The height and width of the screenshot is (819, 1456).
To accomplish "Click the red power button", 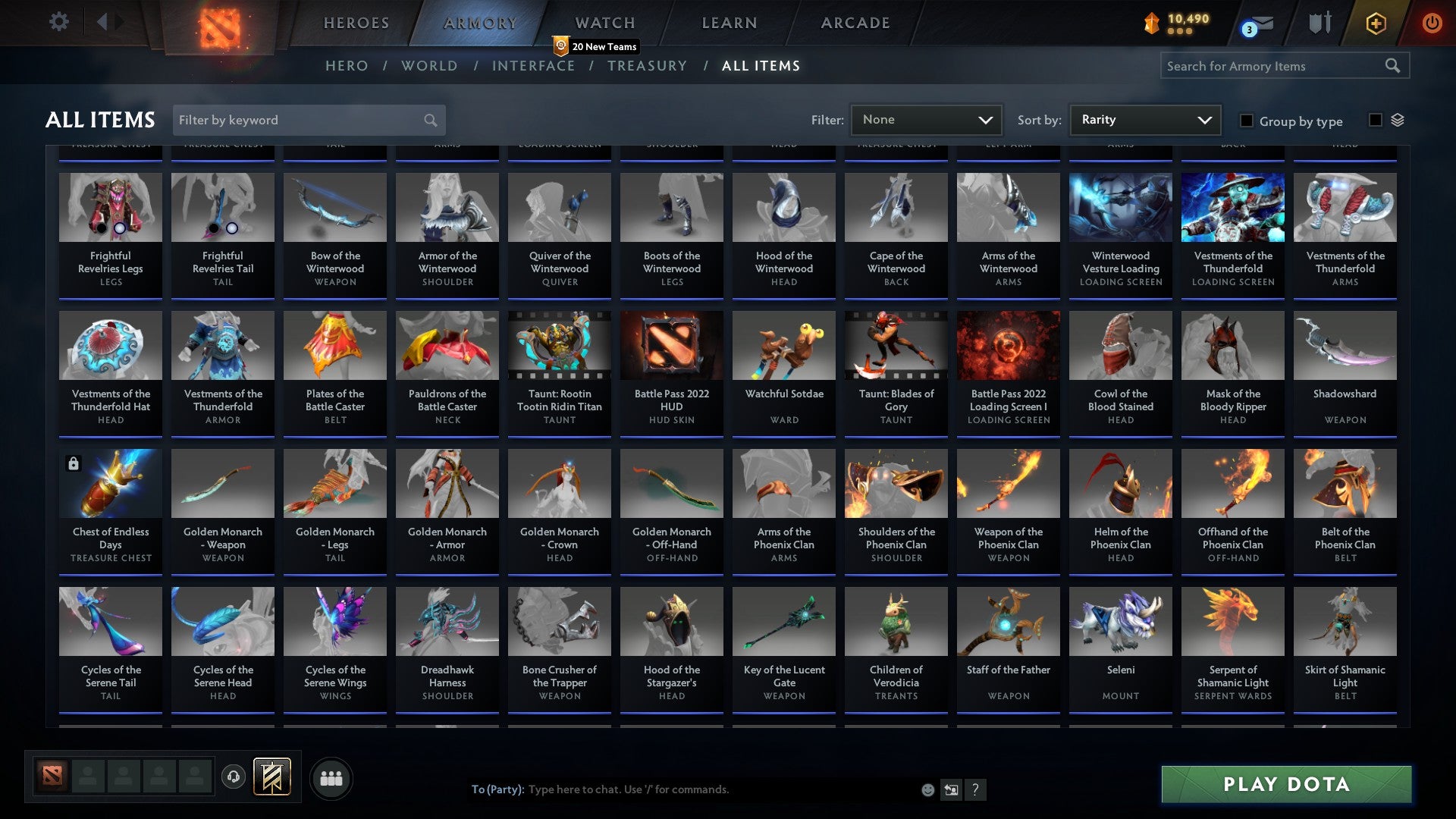I will [1432, 23].
